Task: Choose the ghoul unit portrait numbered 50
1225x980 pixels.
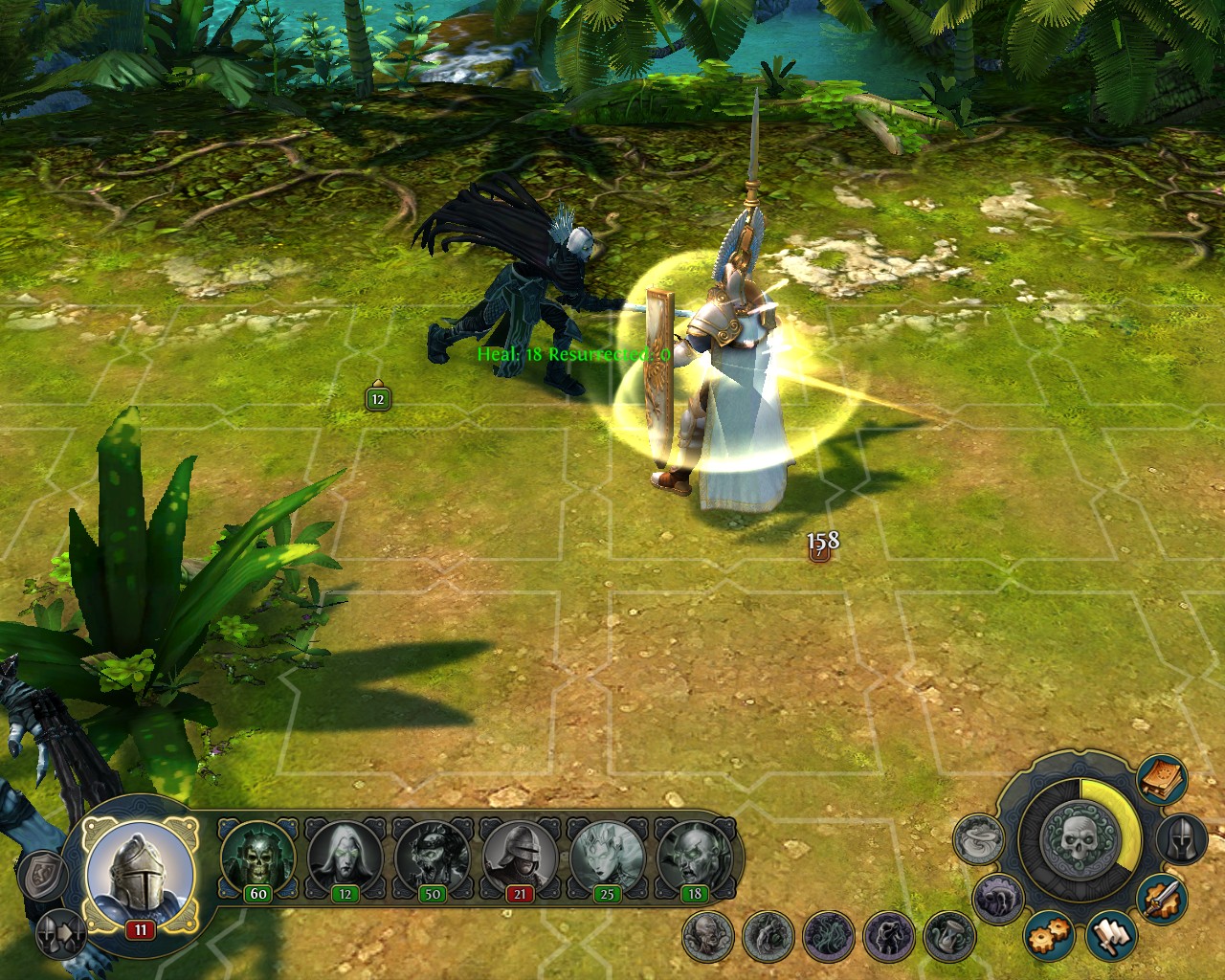Action: pos(432,857)
